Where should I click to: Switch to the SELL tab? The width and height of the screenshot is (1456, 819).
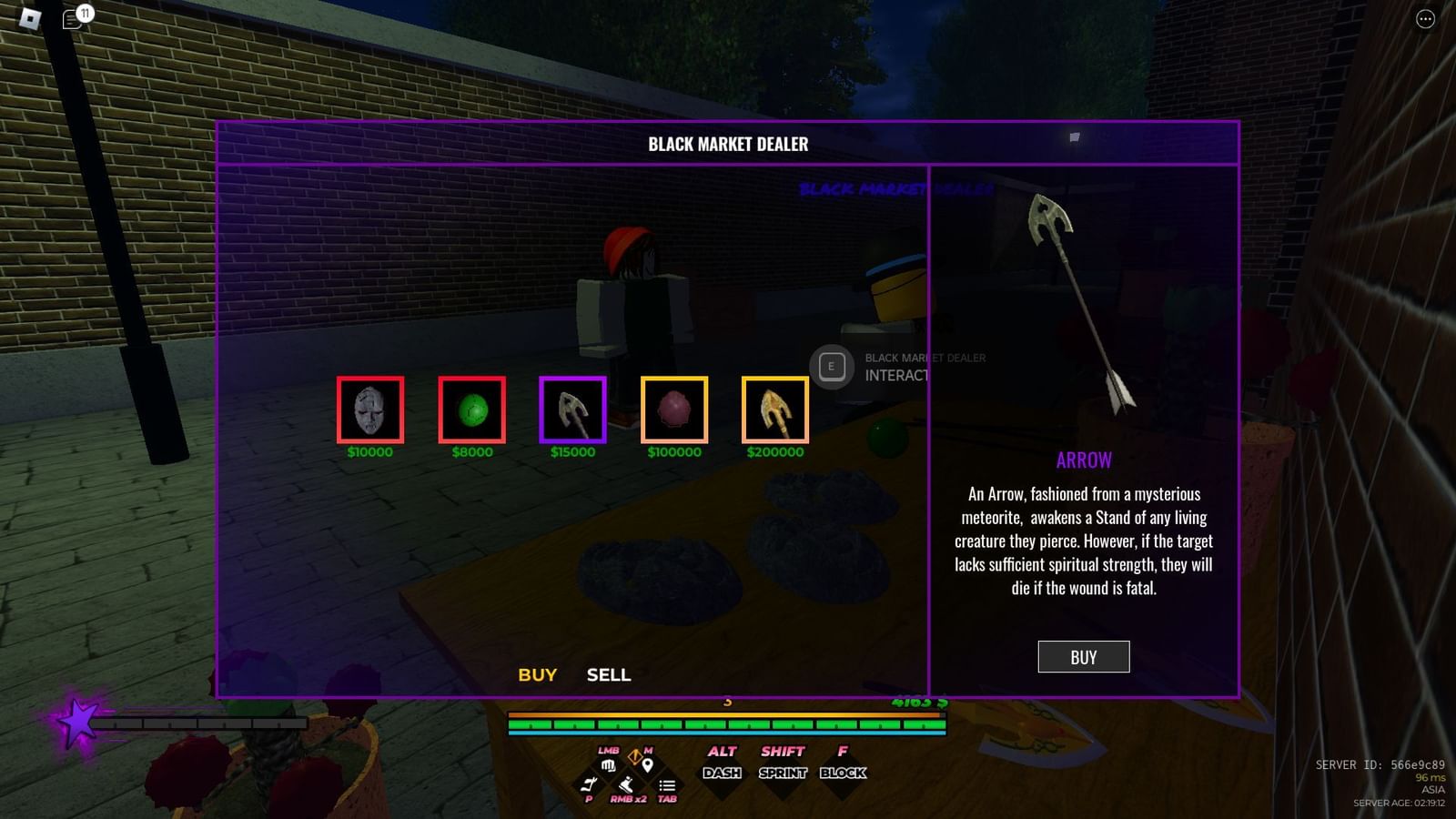click(608, 675)
